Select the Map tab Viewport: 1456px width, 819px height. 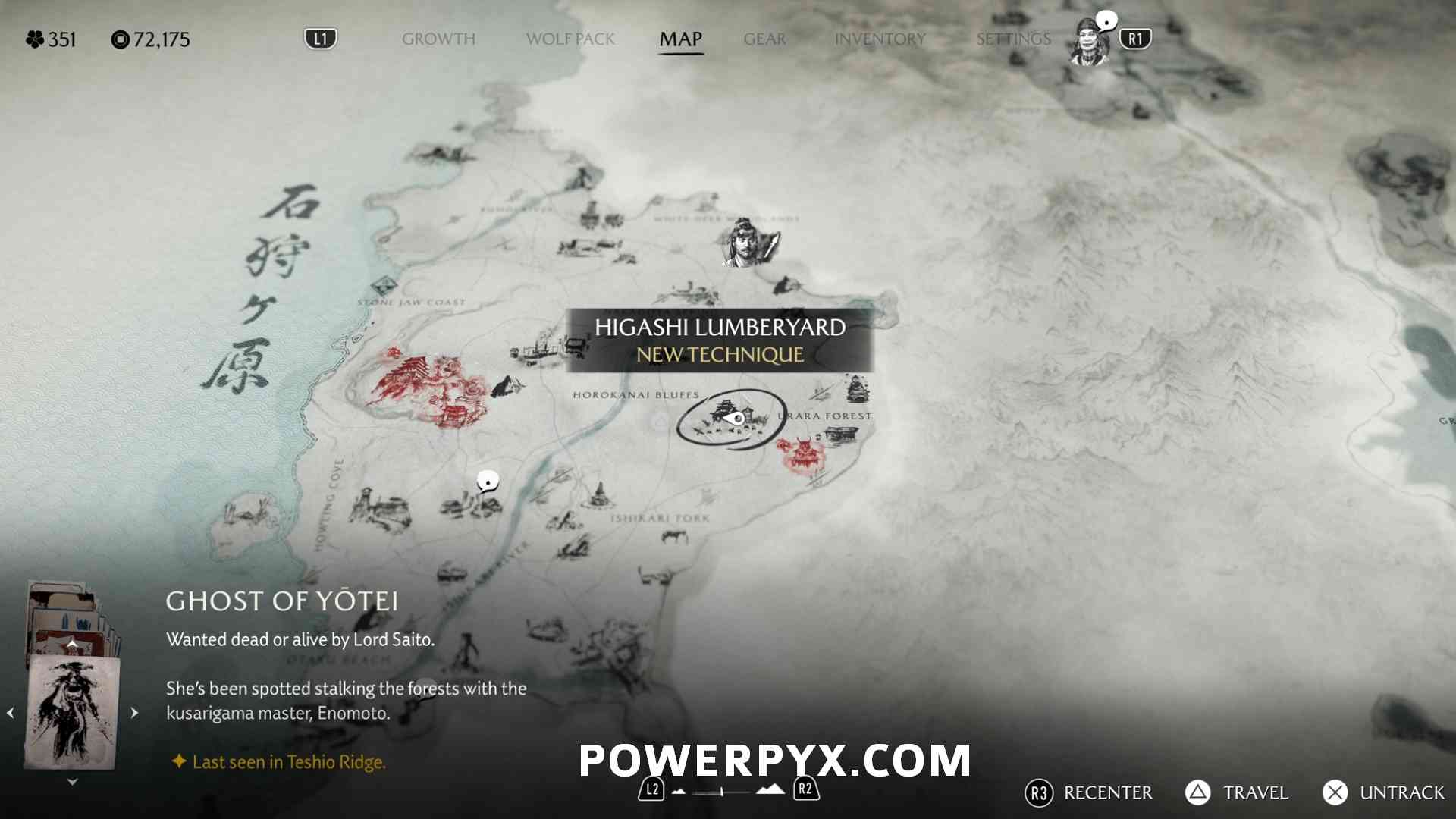680,39
